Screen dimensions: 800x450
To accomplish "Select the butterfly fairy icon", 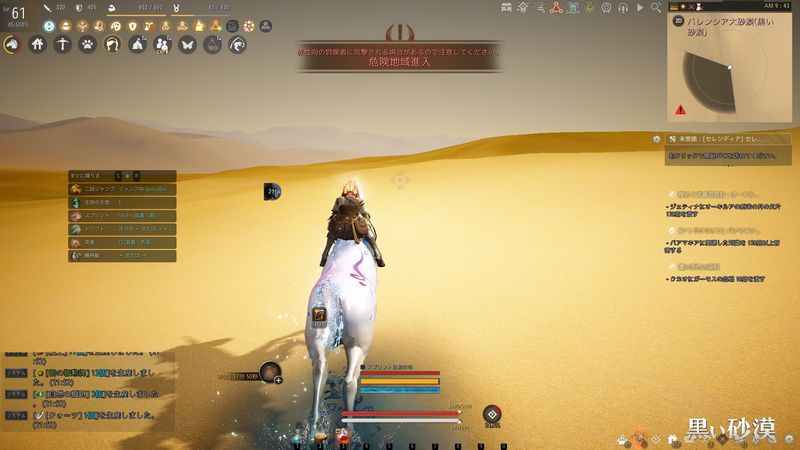I will point(187,44).
